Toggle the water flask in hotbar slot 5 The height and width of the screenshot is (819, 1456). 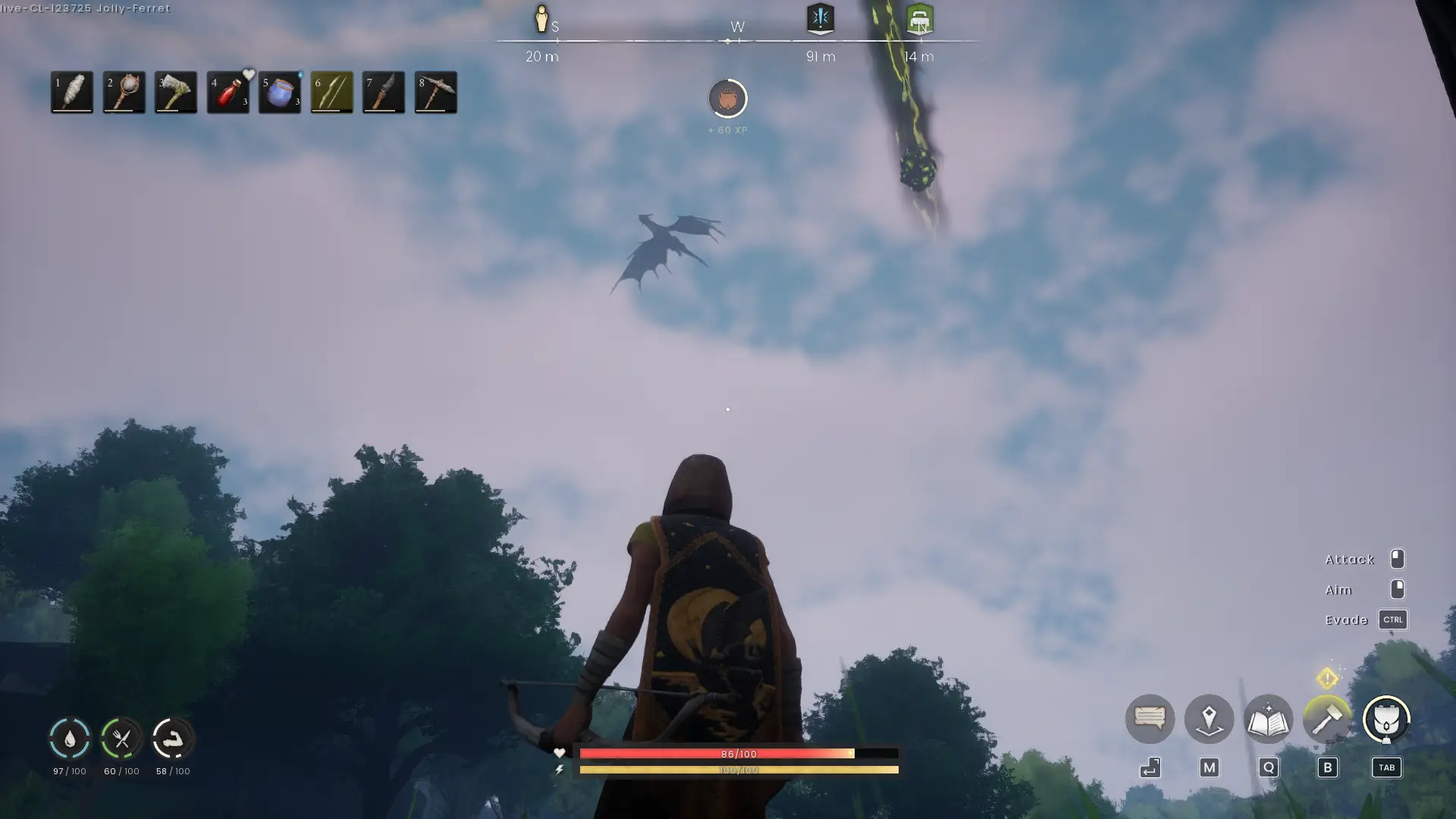click(x=279, y=92)
